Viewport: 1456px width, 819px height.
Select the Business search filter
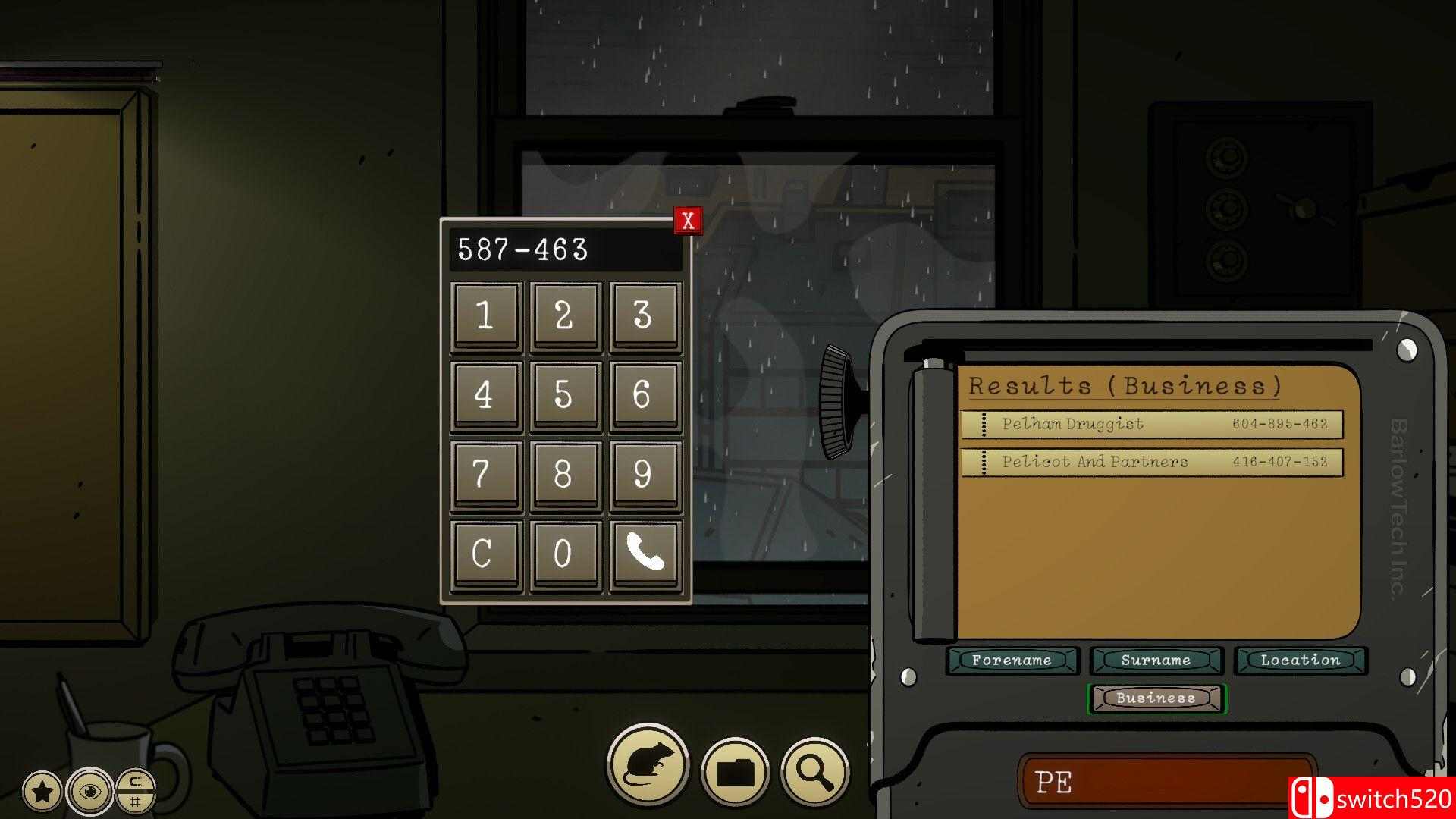click(1156, 698)
